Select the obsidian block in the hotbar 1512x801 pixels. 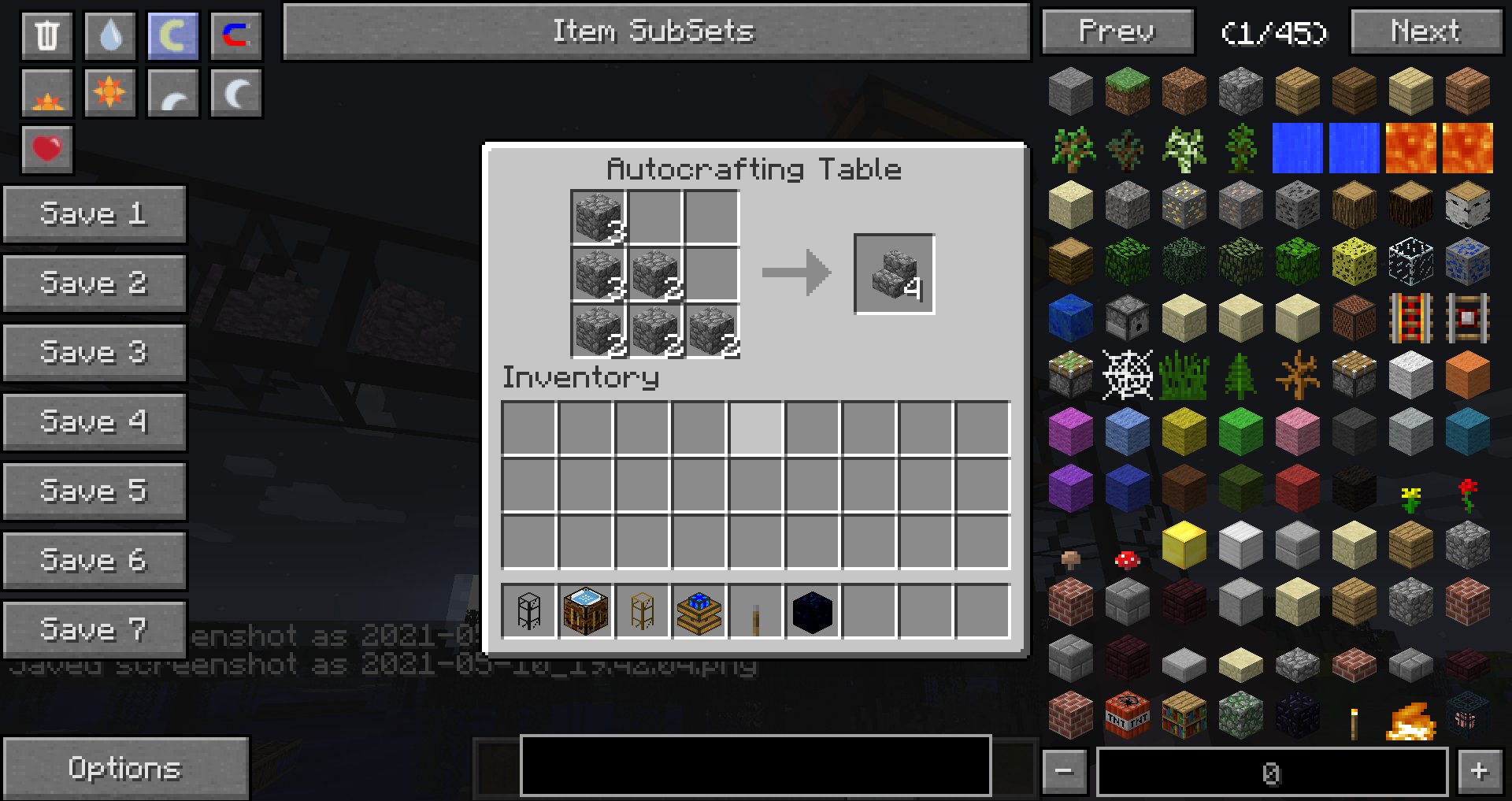coord(812,612)
